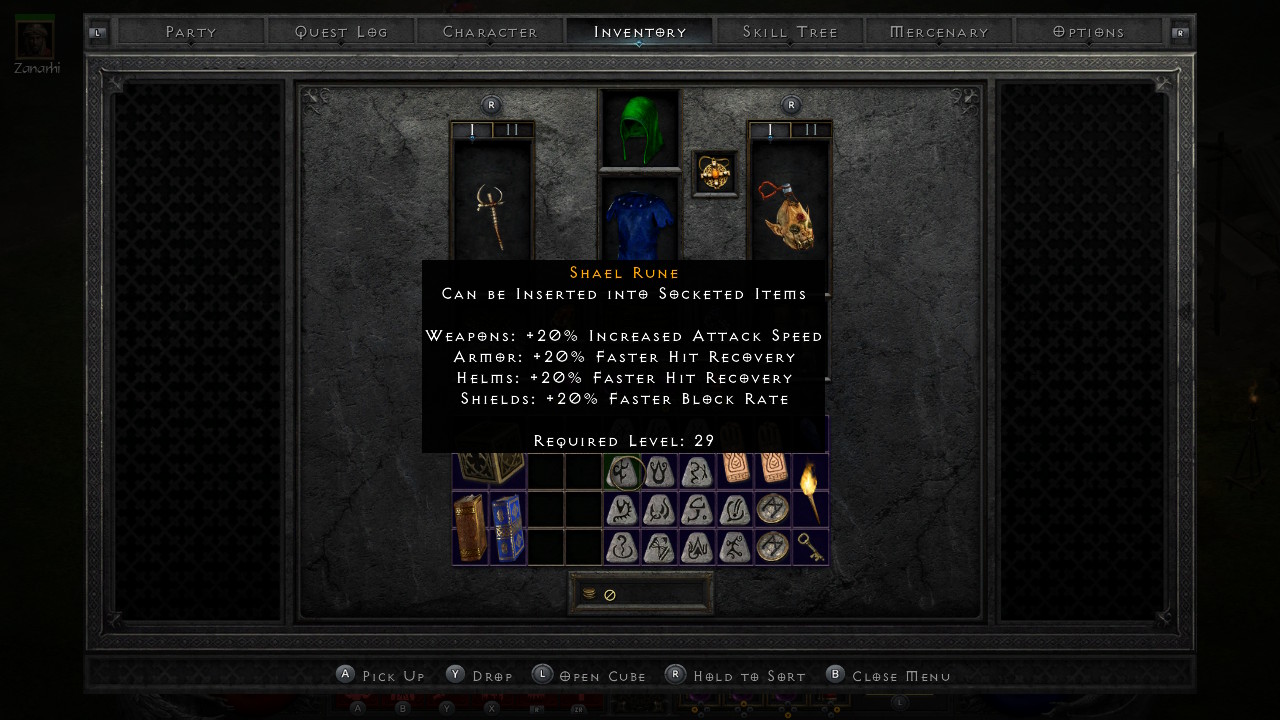Open the Mercenary tab

pyautogui.click(x=939, y=32)
